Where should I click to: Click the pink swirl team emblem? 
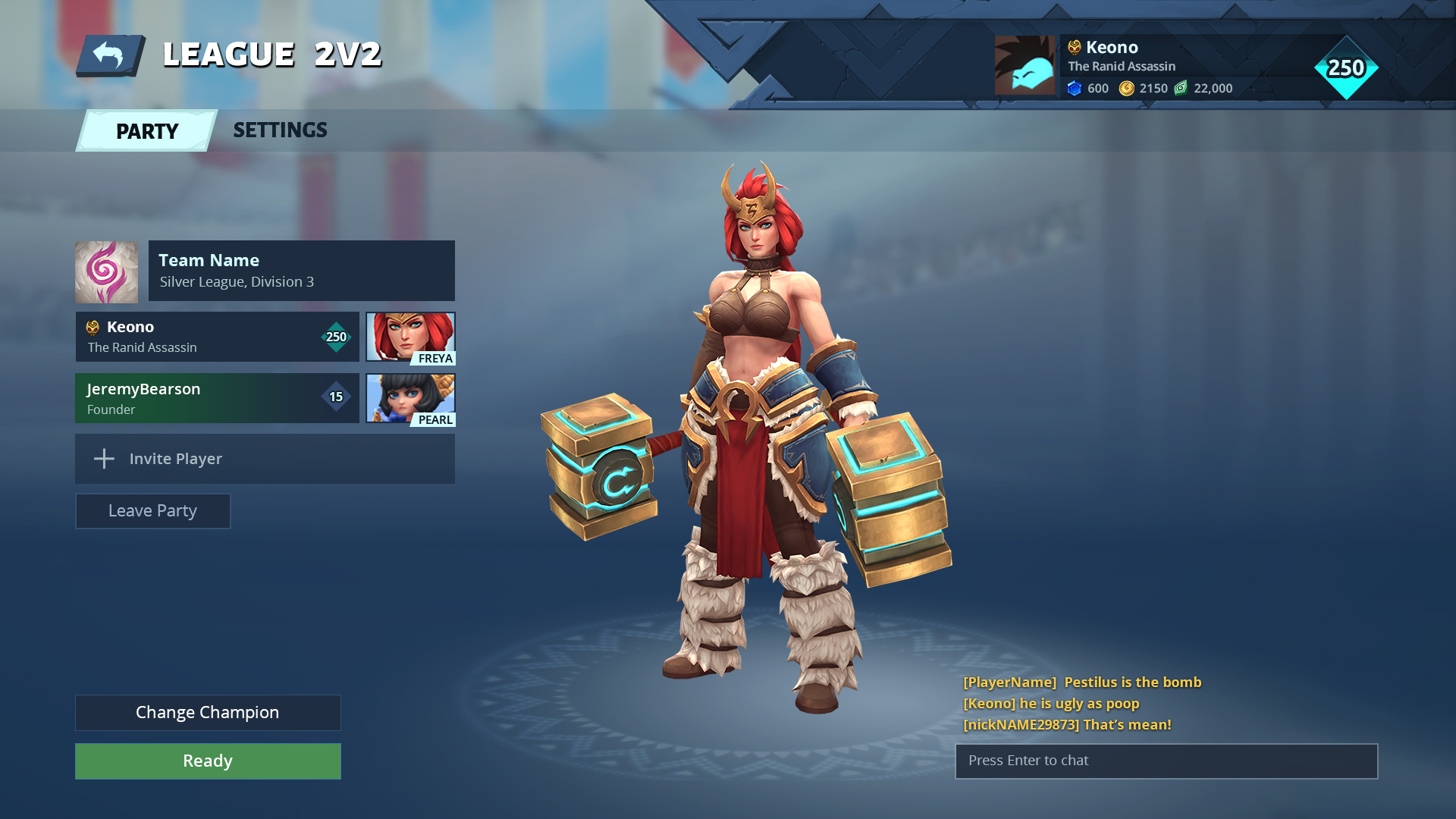click(x=105, y=270)
